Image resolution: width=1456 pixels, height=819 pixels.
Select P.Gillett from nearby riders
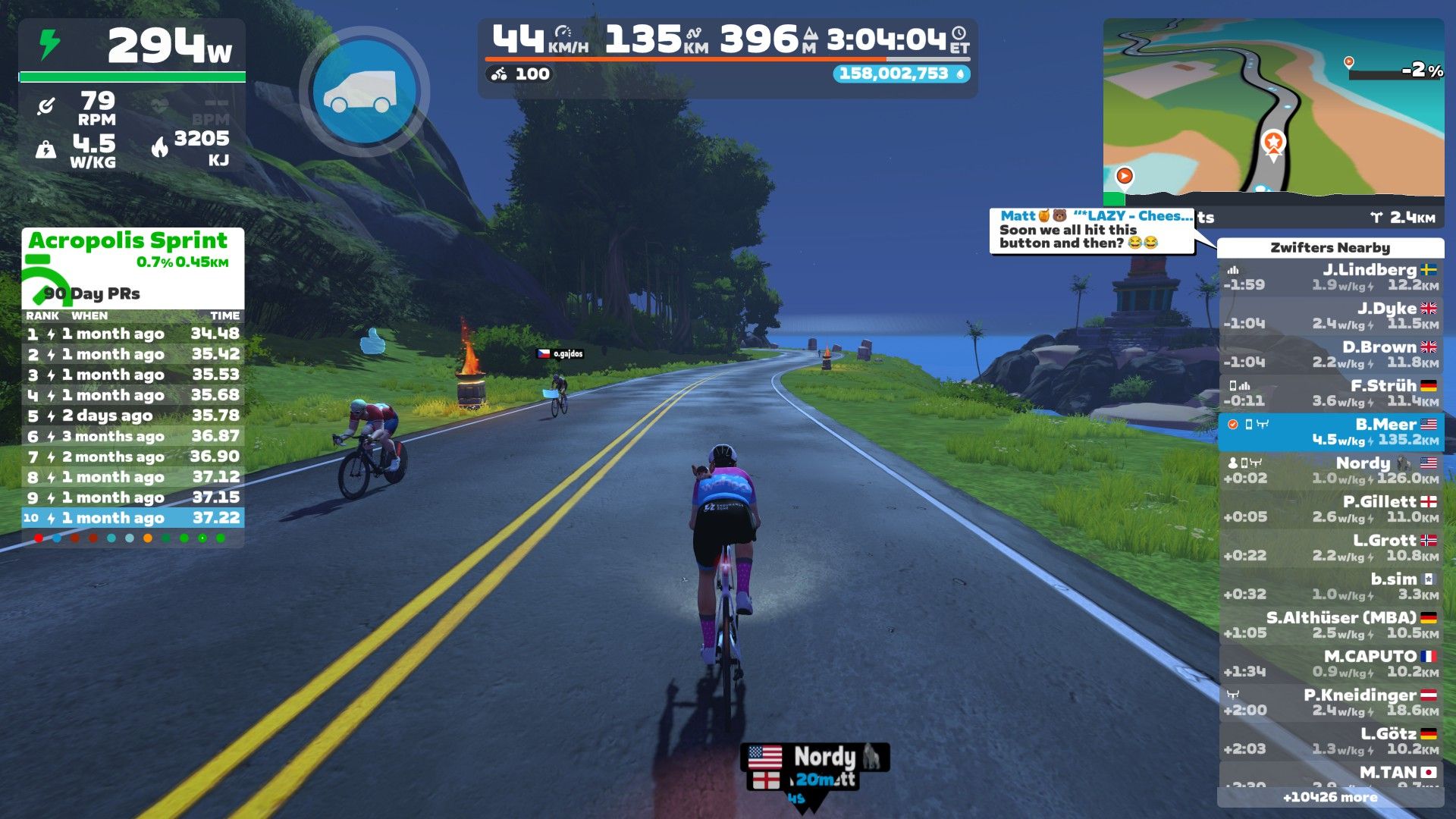[1330, 510]
